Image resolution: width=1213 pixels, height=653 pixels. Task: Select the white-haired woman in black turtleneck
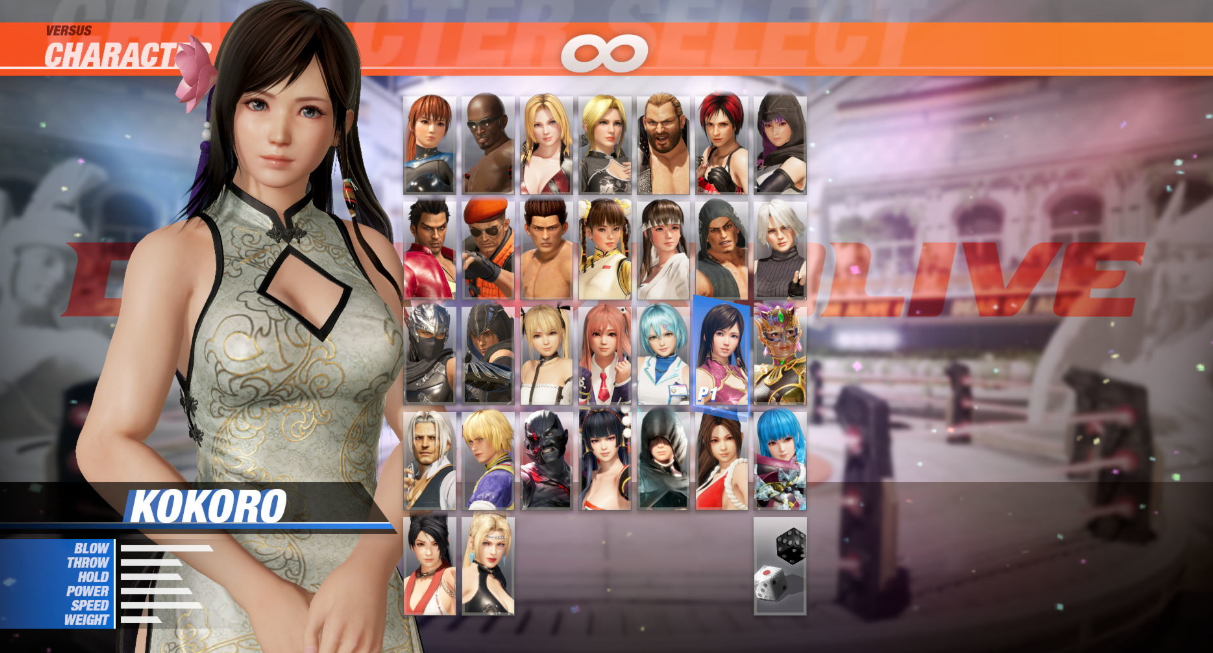click(x=780, y=249)
